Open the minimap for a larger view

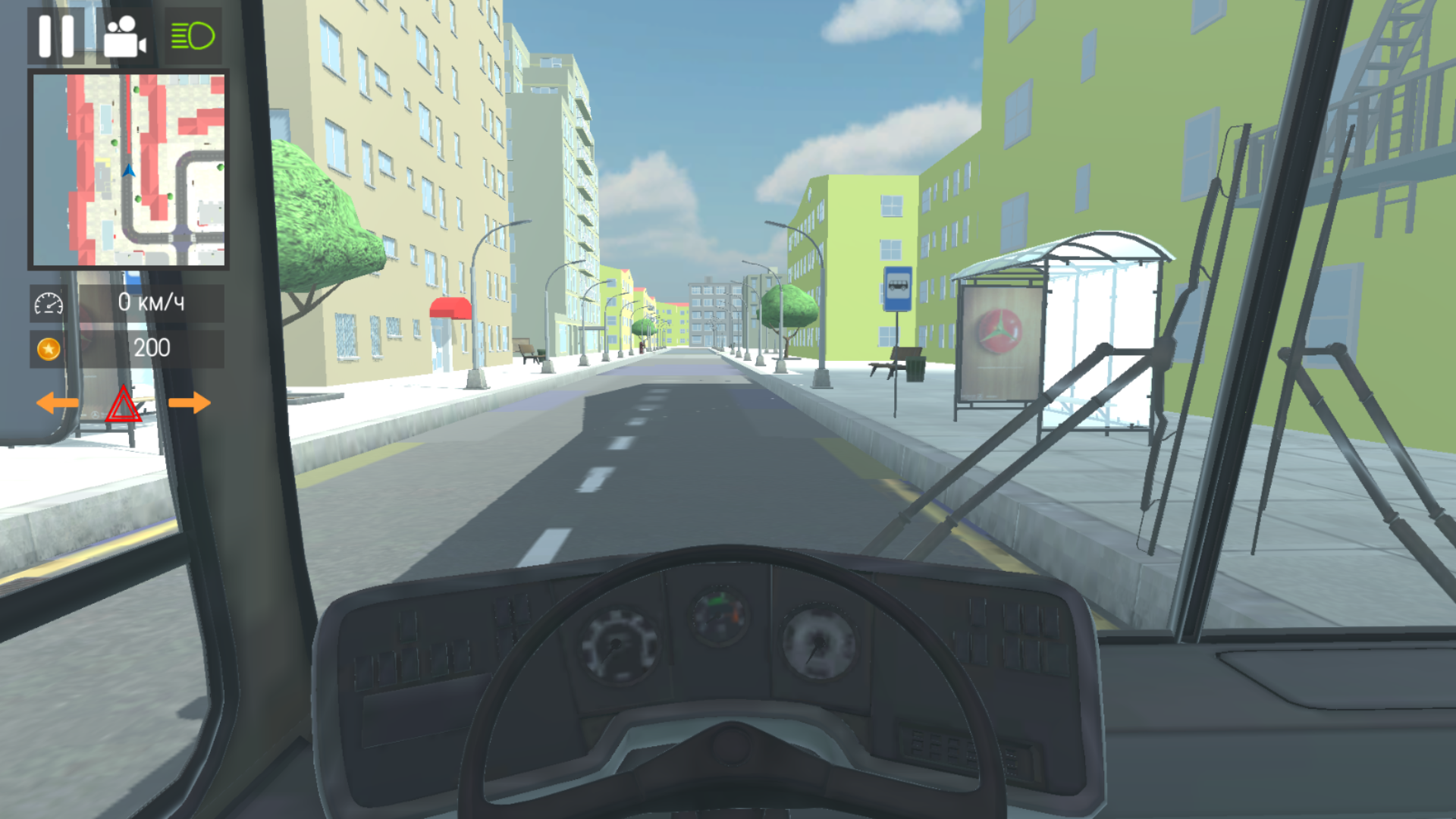point(127,170)
